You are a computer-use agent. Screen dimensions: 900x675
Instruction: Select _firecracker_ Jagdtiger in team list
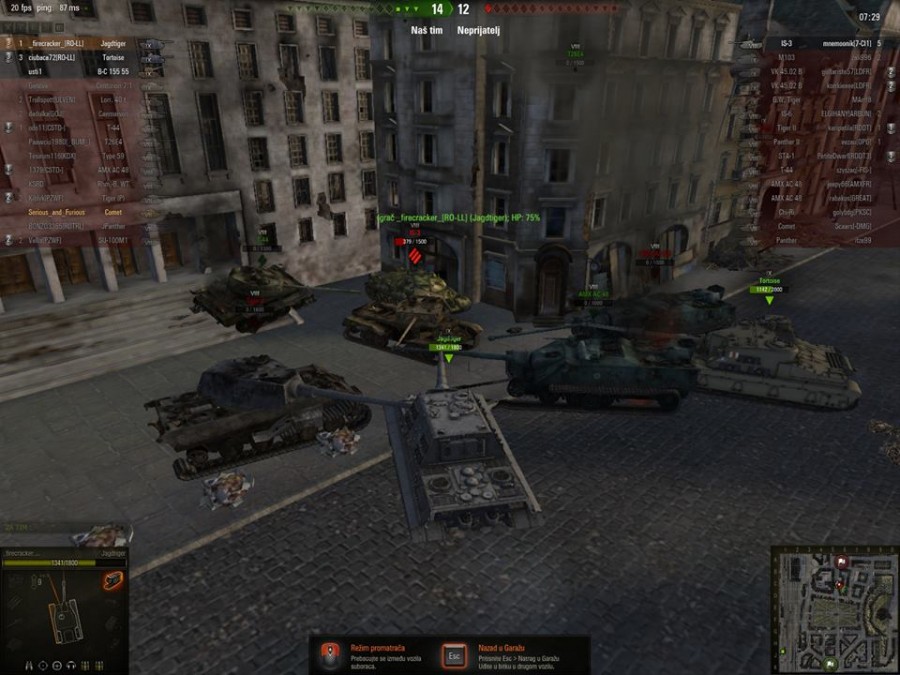pos(80,44)
